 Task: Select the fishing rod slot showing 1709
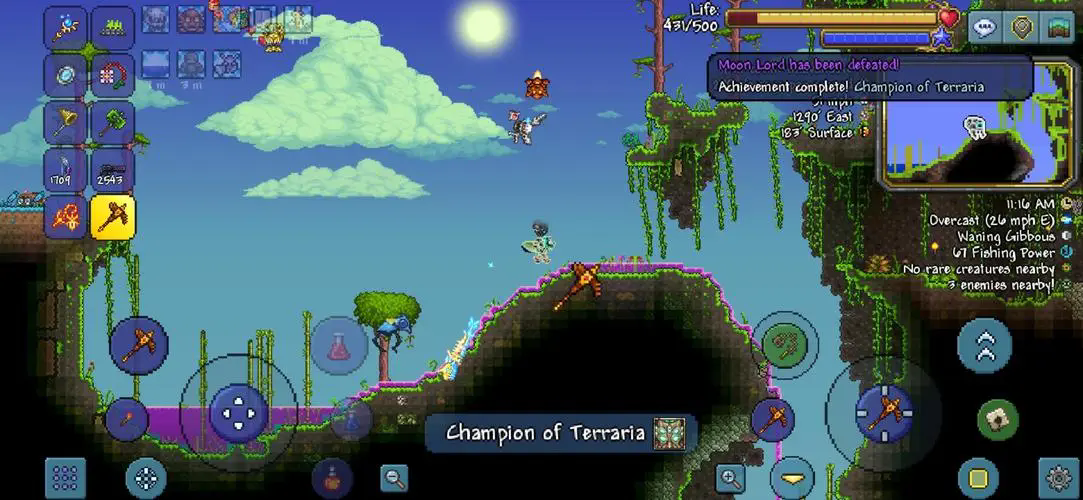pos(65,170)
